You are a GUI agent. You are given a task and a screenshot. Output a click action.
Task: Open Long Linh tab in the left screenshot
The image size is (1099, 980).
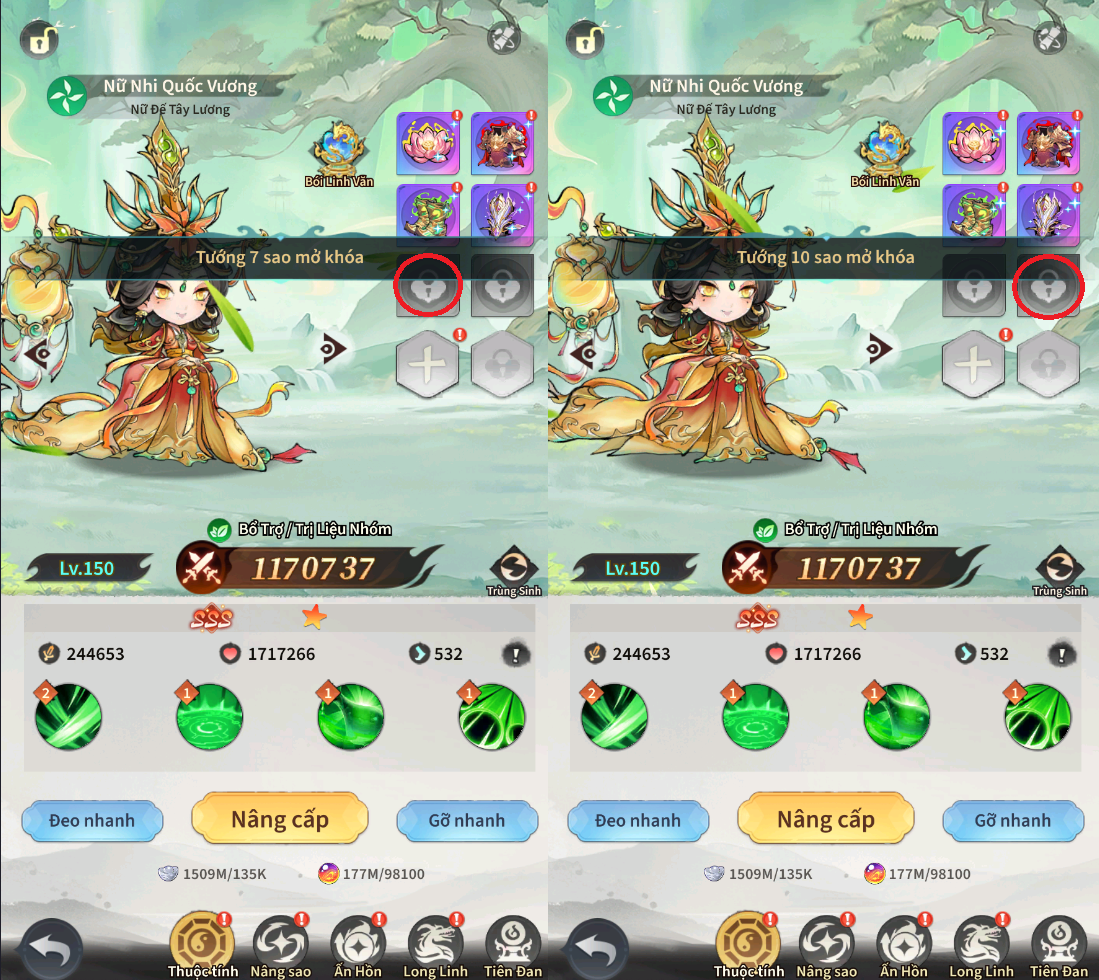(435, 947)
